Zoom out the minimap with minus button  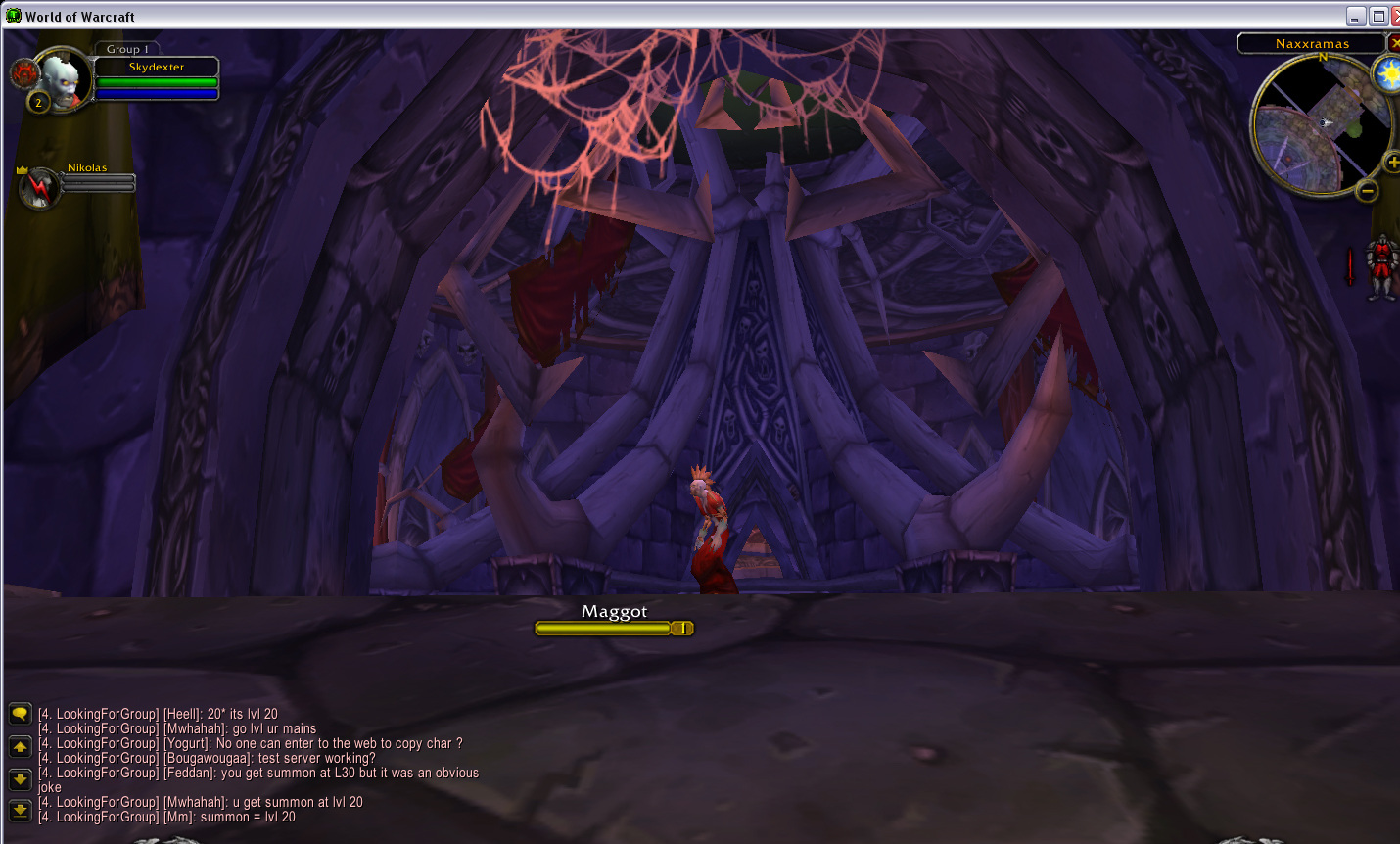tap(1367, 191)
